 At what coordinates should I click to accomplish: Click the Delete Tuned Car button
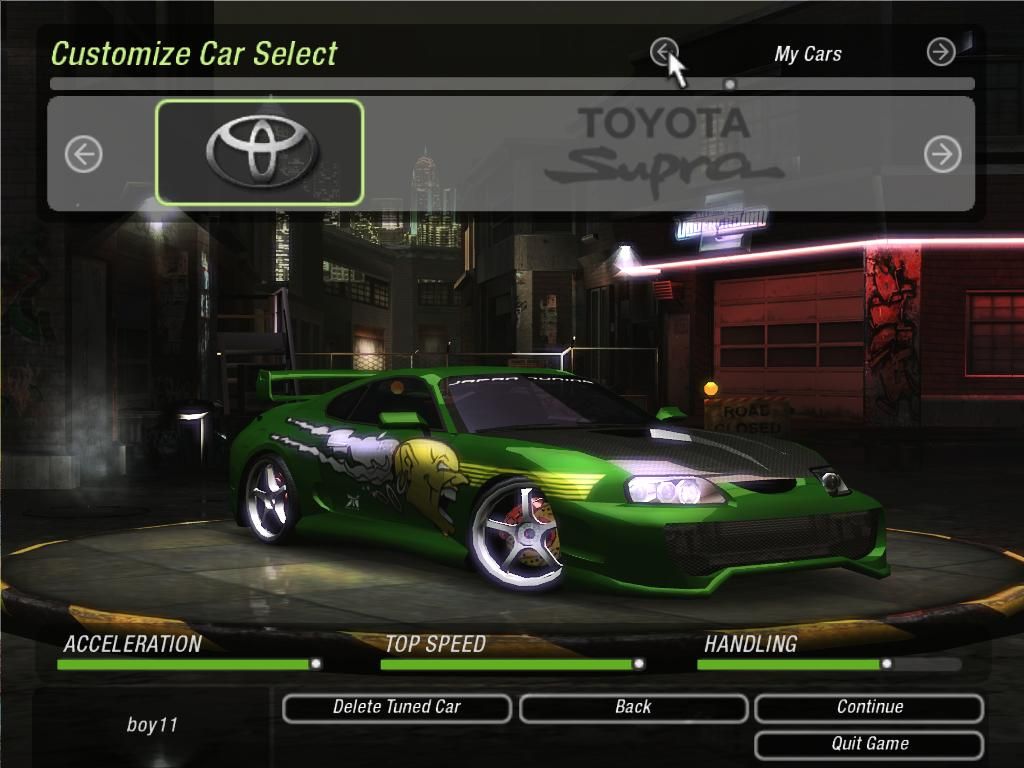pos(397,708)
